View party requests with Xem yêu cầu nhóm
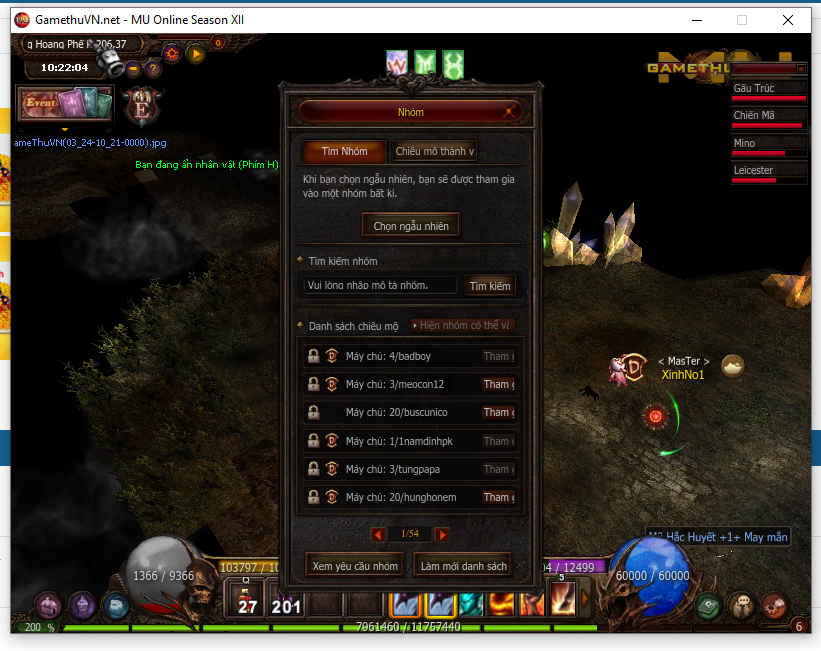The width and height of the screenshot is (821, 651). 355,566
